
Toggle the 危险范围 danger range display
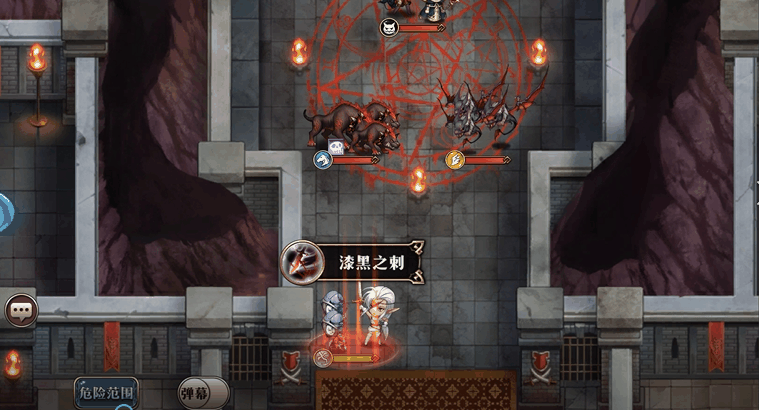pyautogui.click(x=106, y=391)
